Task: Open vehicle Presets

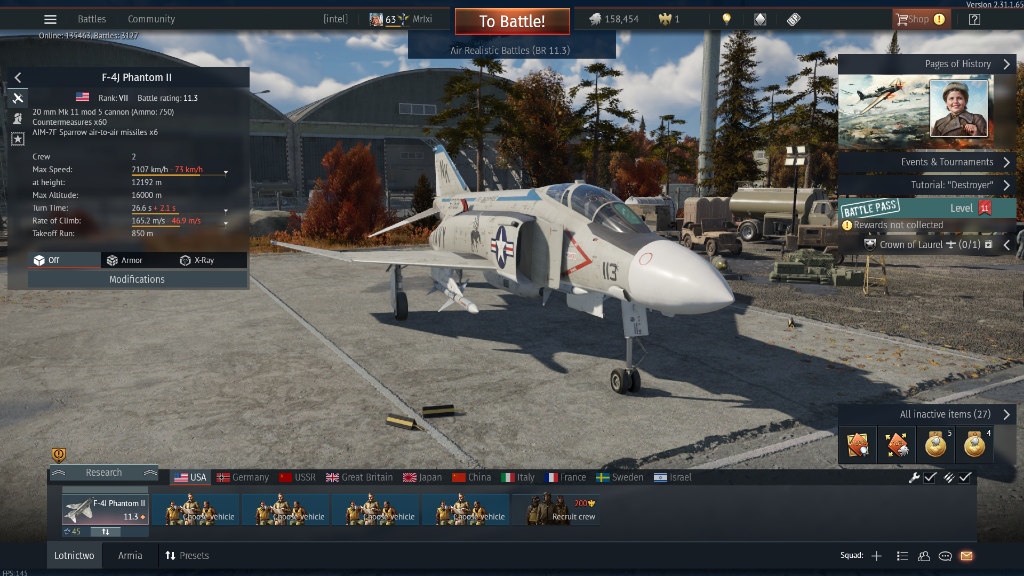Action: (187, 556)
